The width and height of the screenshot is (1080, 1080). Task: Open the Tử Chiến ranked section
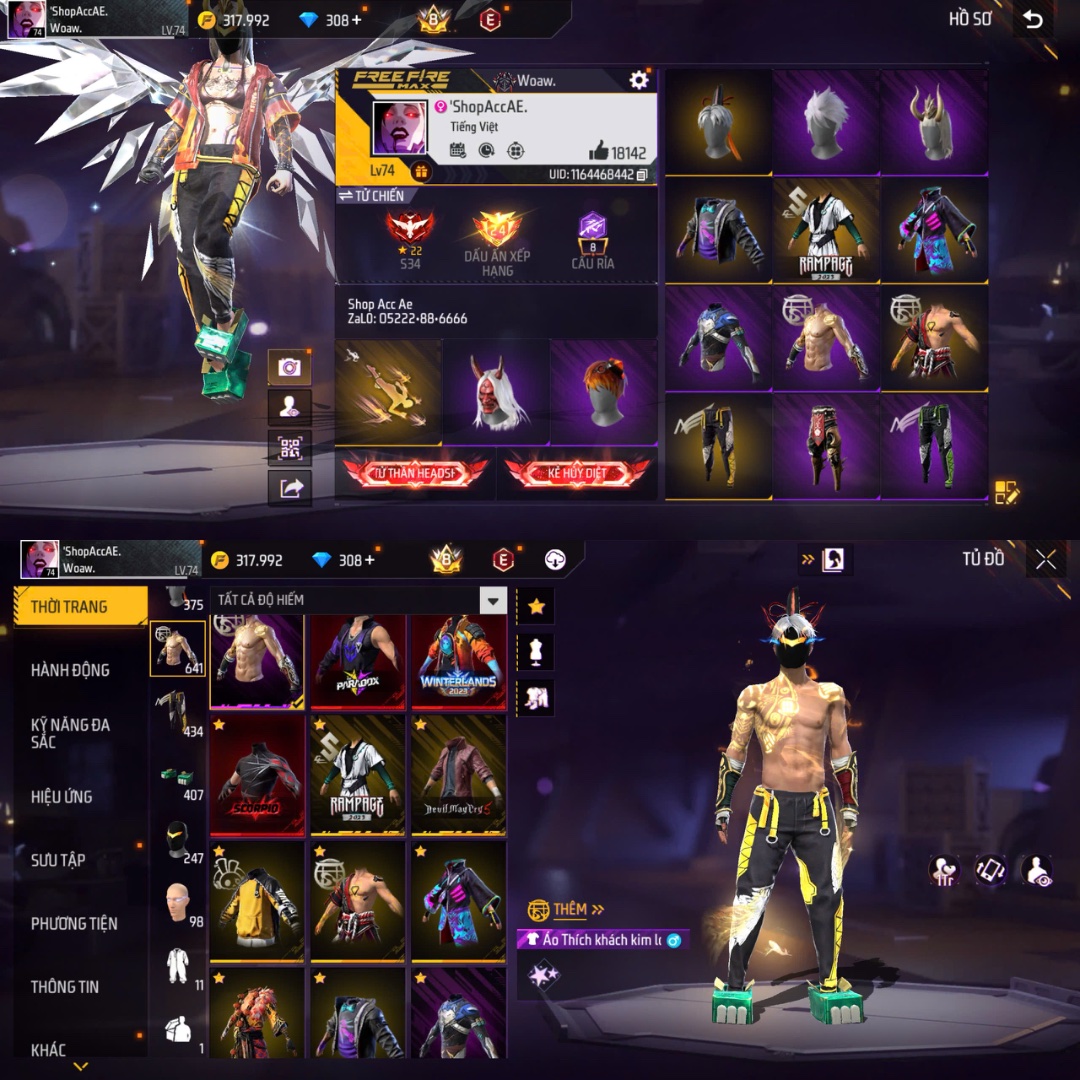tap(371, 196)
